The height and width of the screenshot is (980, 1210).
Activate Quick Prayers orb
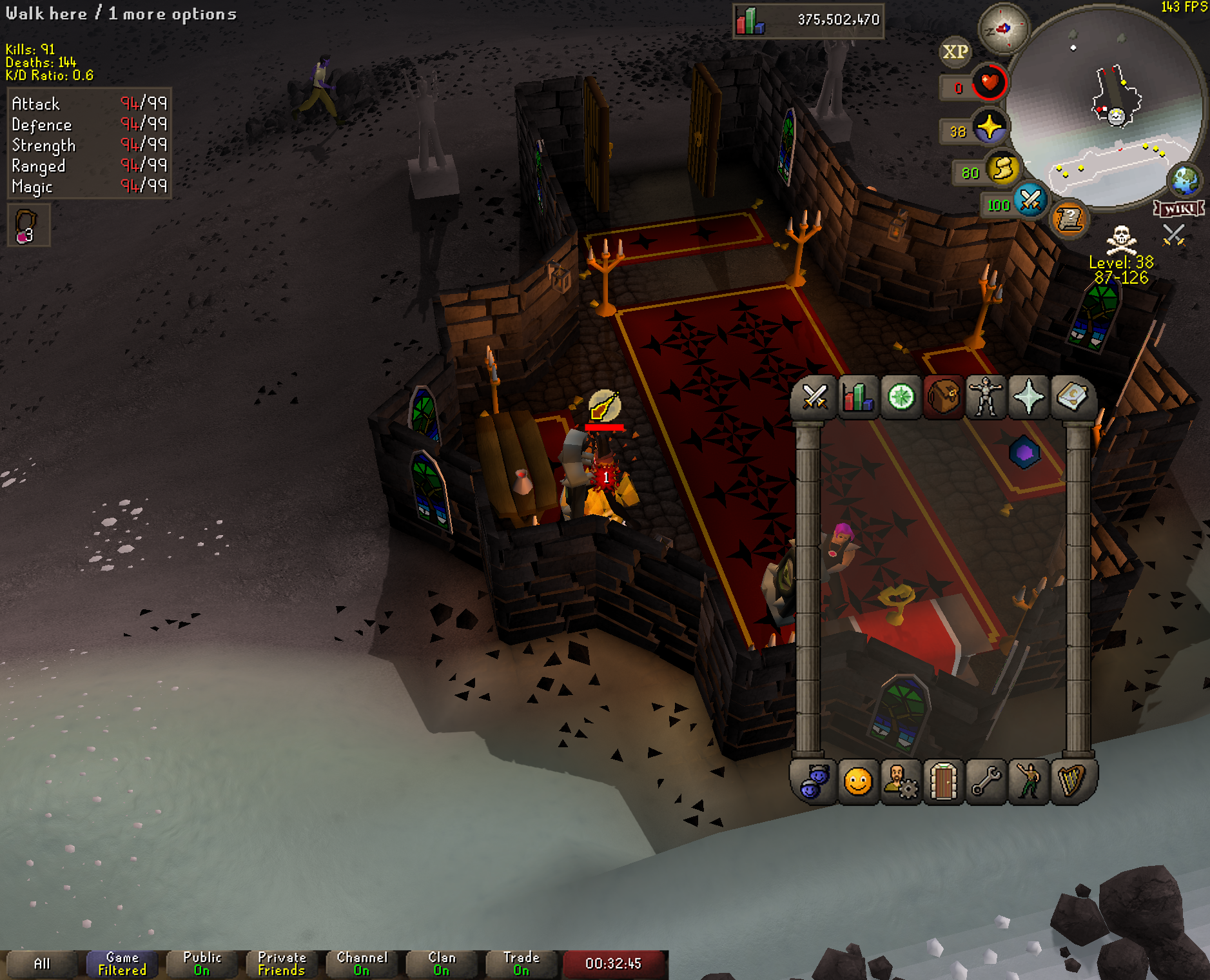coord(989,127)
